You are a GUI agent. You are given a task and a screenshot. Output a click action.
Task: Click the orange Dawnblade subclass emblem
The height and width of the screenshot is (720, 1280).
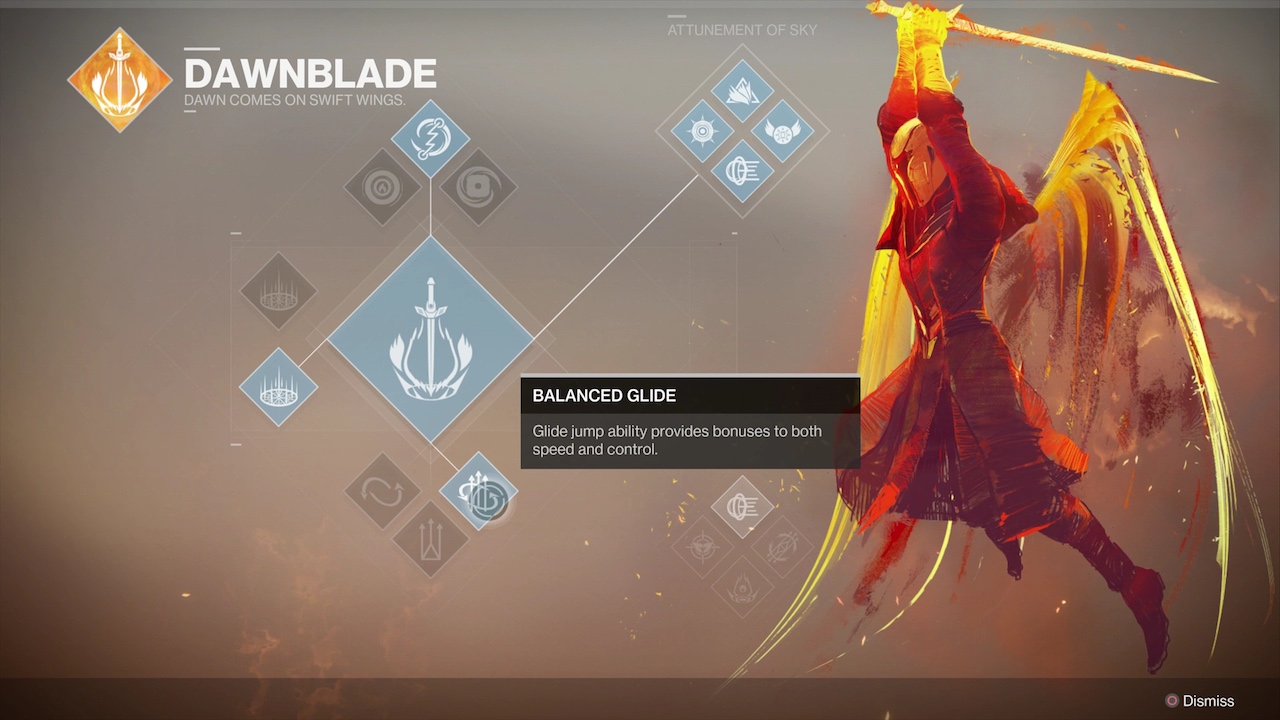(119, 80)
